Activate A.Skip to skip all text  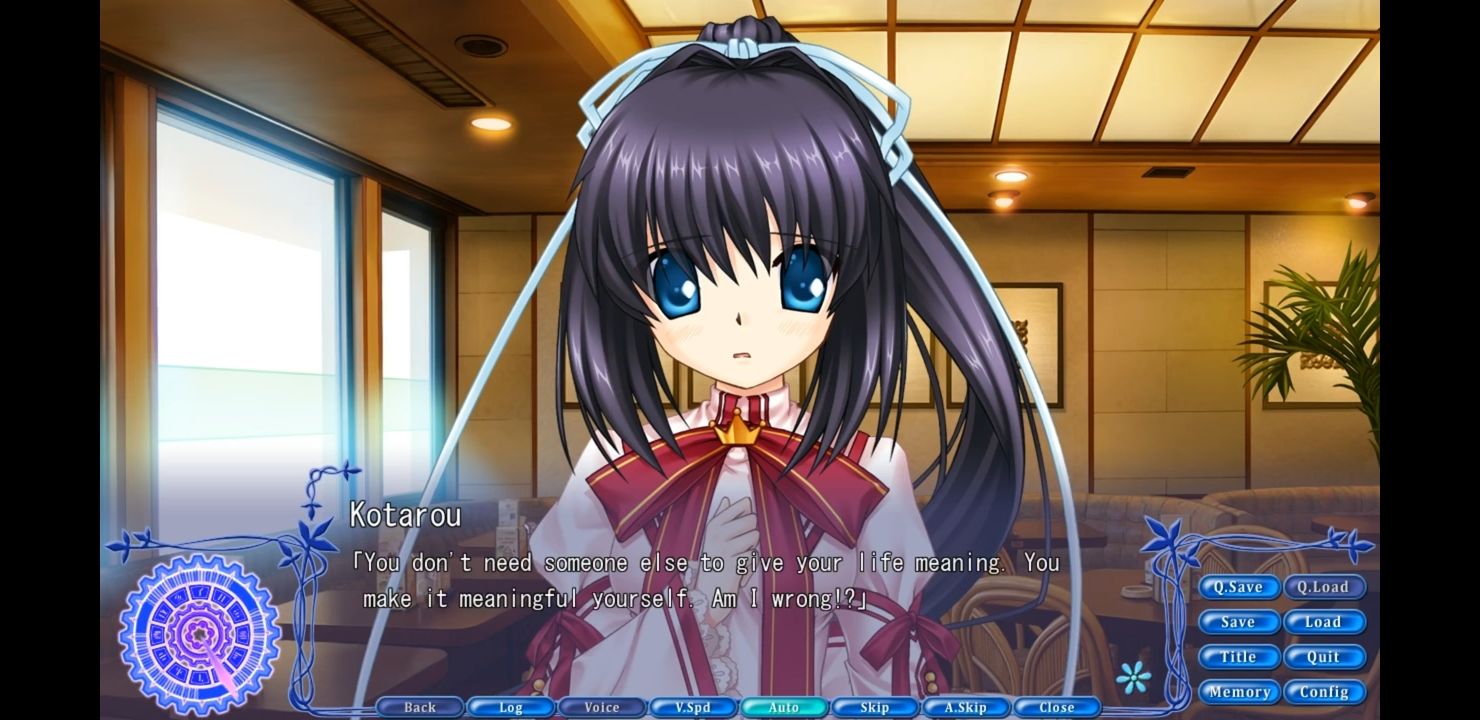(965, 707)
